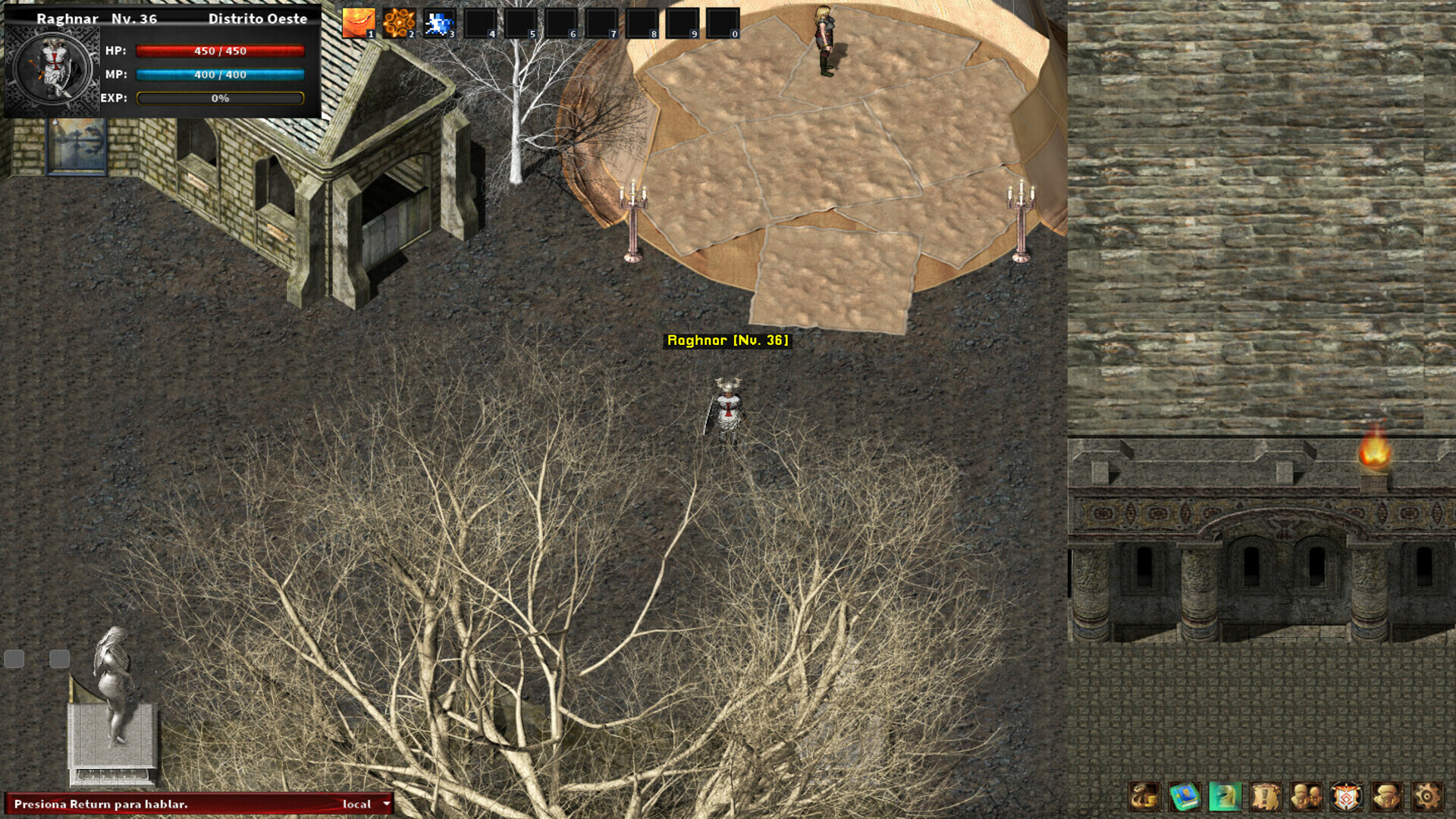Open the settings gear icon
Screen dimensions: 1456x819
1427,796
